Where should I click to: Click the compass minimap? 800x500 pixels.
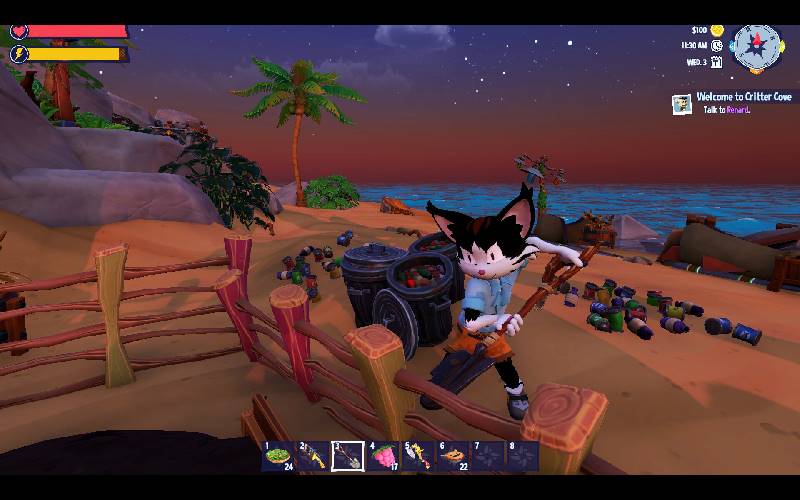[x=756, y=44]
